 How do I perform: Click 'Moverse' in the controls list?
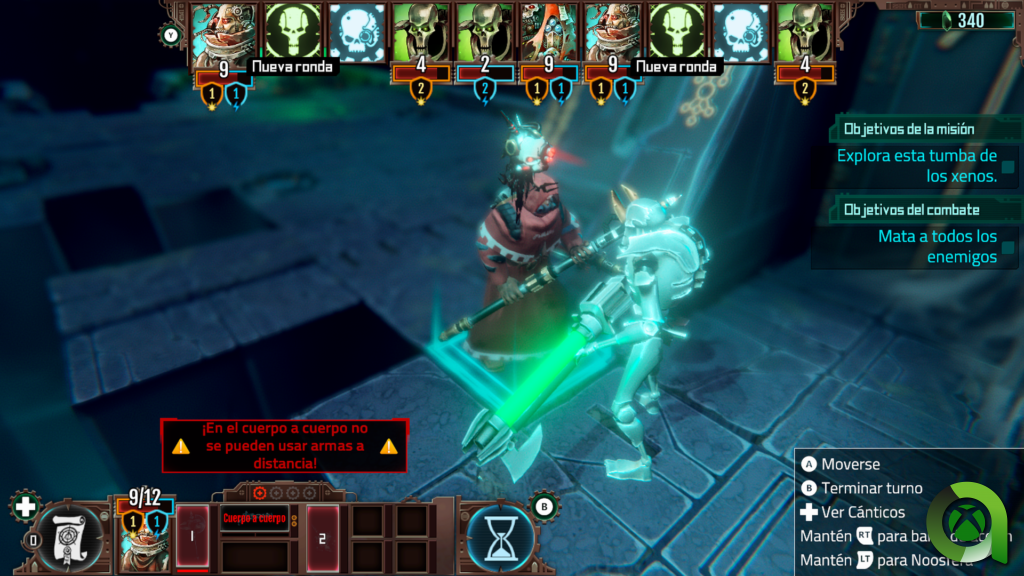(850, 464)
